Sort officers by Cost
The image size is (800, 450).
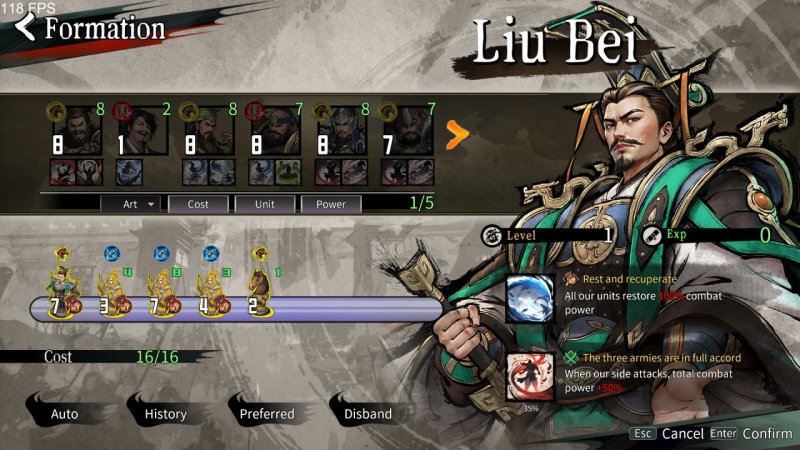coord(196,204)
